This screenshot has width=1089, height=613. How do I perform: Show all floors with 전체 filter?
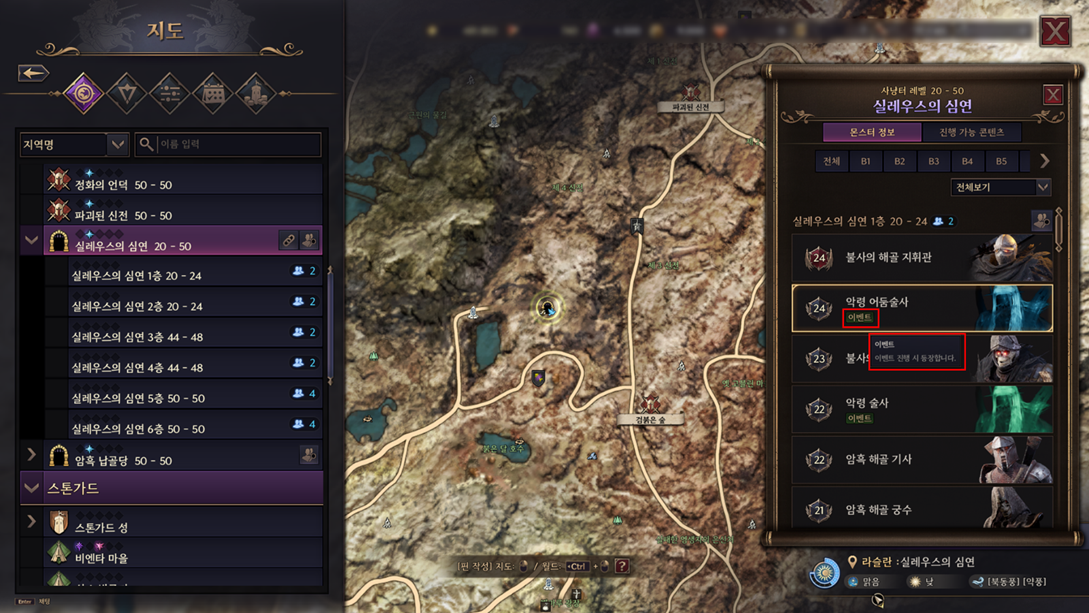coord(831,161)
